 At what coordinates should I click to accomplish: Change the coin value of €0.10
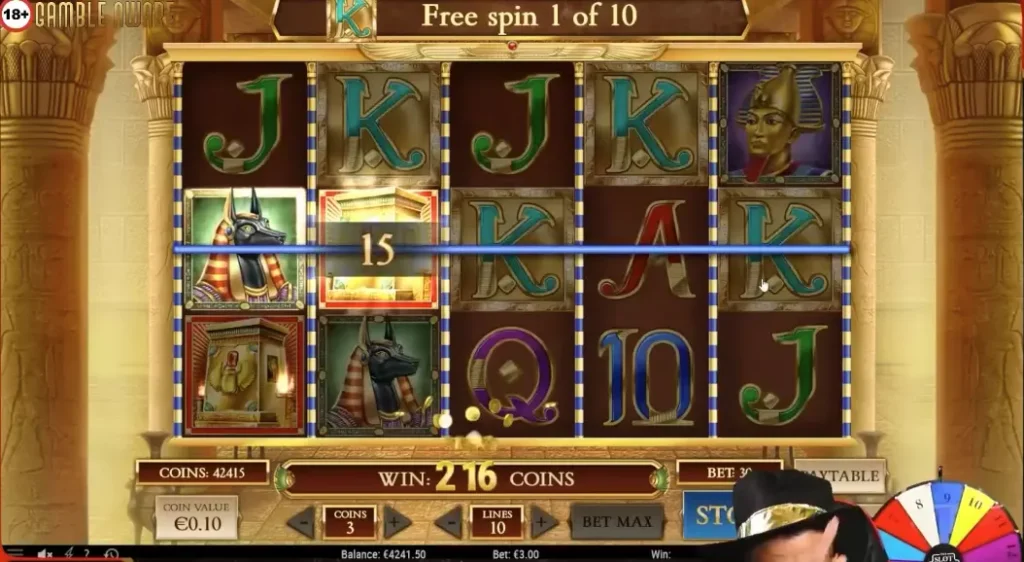click(196, 517)
